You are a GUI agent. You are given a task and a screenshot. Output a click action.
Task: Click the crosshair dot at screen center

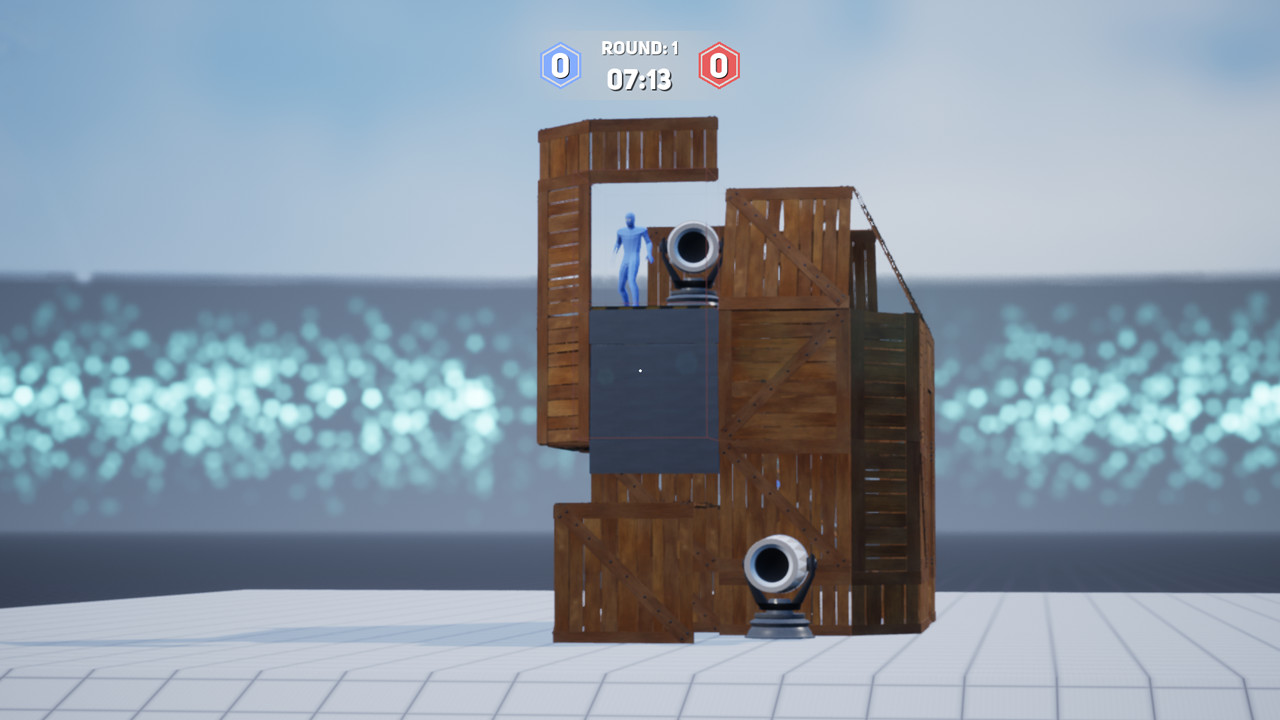[x=639, y=370]
